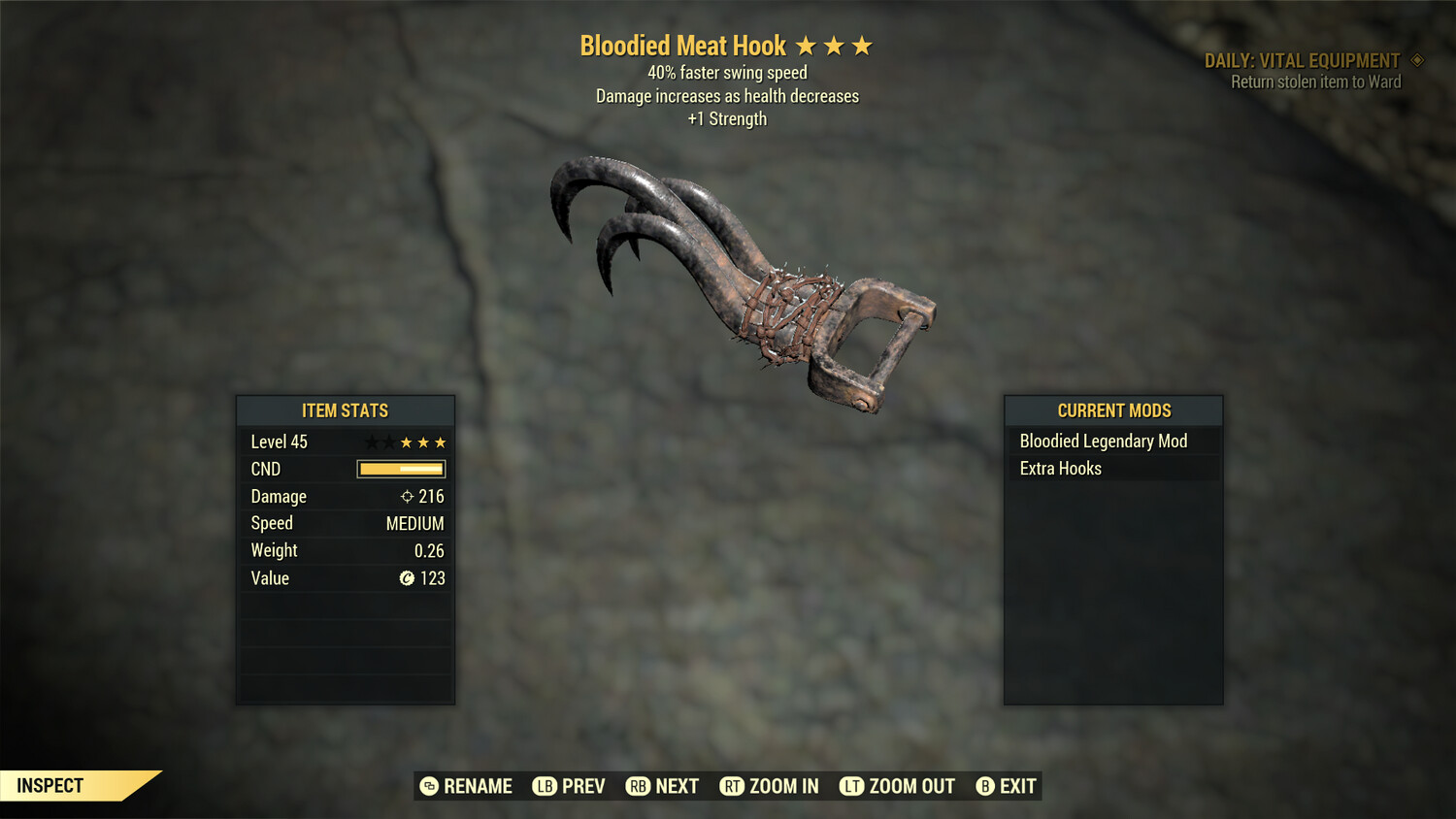
Task: Expand the CURRENT MODS panel header
Action: click(x=1113, y=410)
